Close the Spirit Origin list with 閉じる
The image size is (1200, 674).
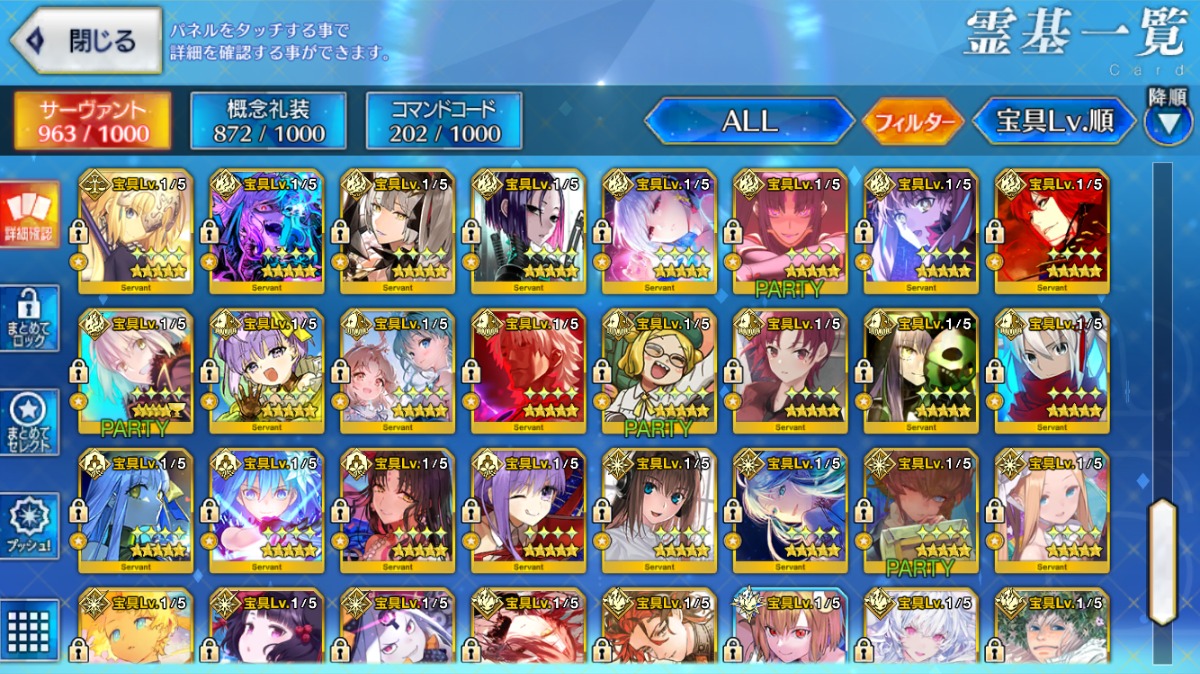pyautogui.click(x=86, y=40)
